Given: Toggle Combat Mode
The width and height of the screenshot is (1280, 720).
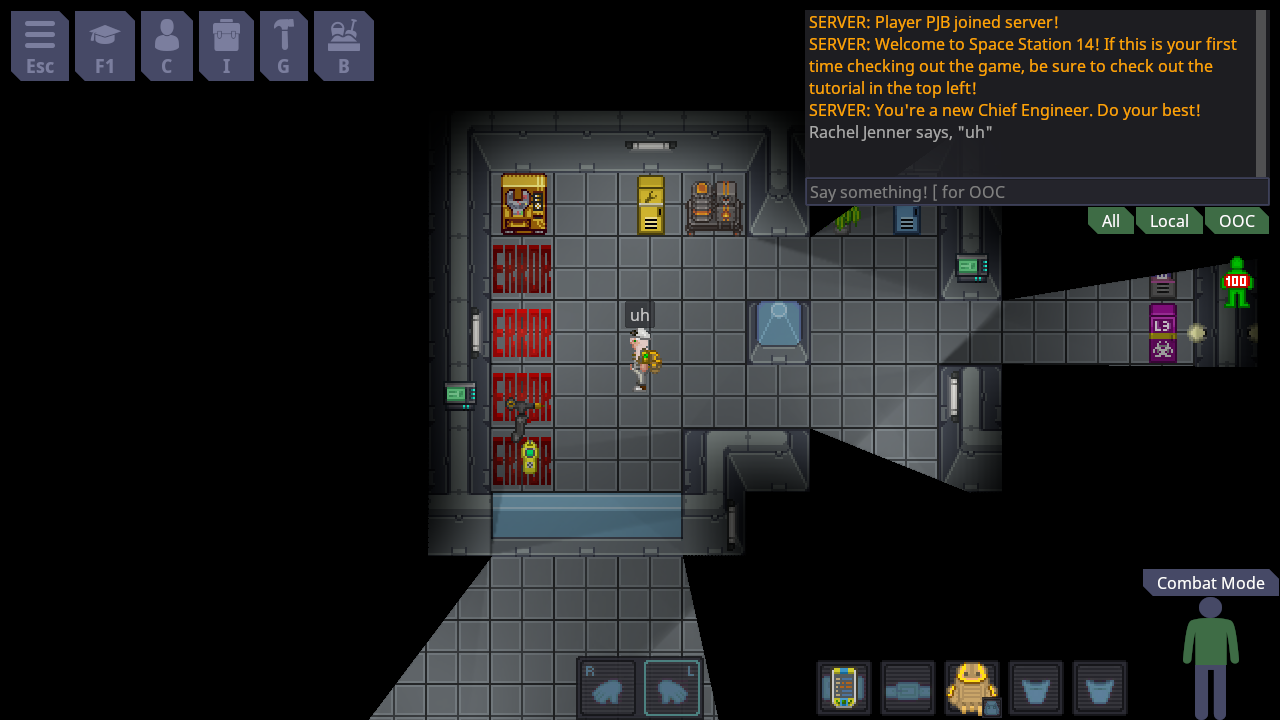Looking at the screenshot, I should tap(1210, 583).
